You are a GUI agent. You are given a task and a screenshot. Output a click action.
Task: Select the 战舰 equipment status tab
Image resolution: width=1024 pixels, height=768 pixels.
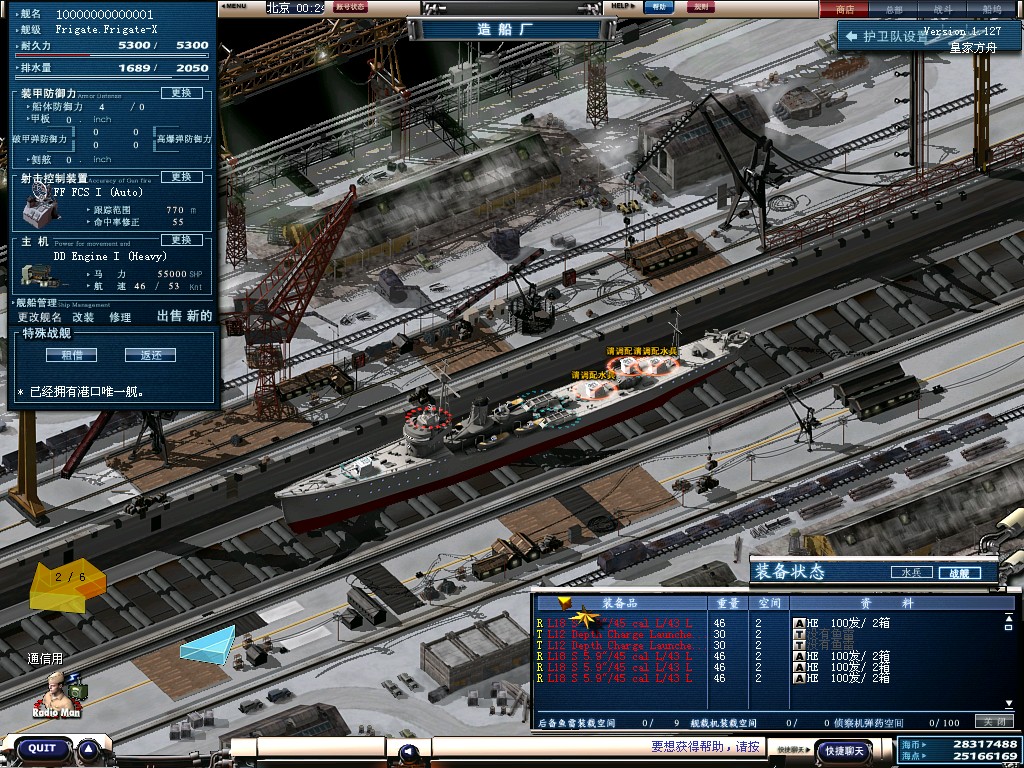click(959, 573)
